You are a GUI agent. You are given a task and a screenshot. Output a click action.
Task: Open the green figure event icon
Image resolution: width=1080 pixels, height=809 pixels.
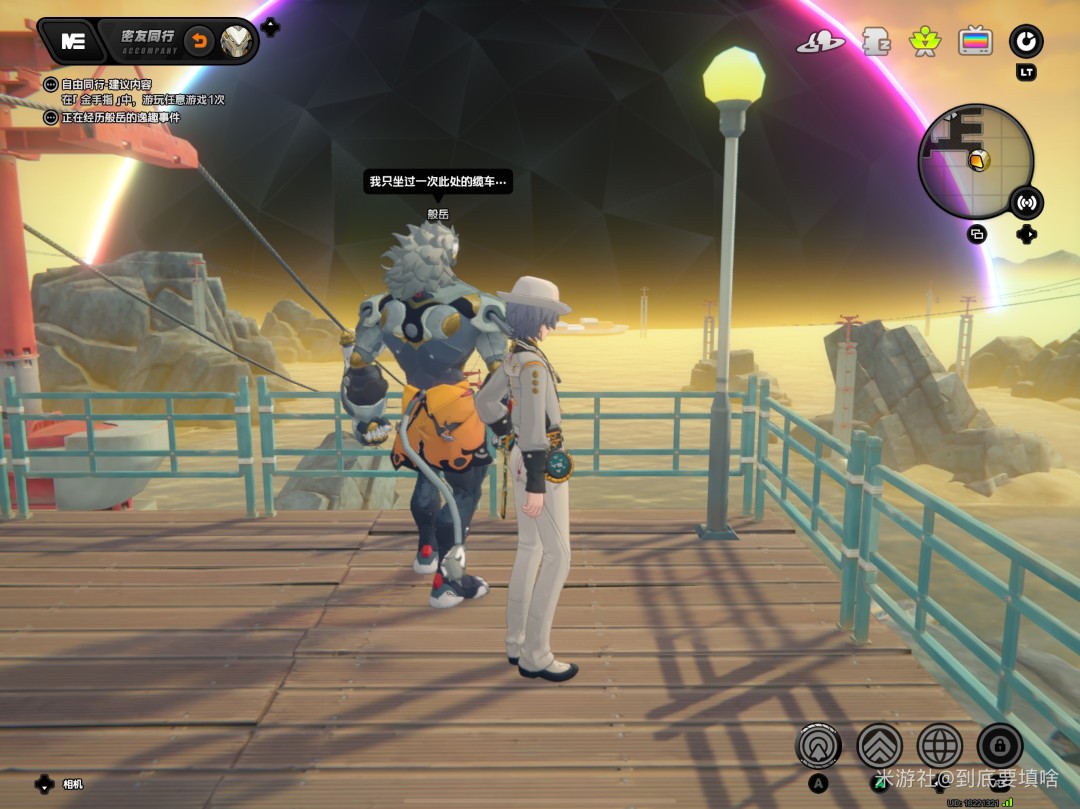point(925,41)
